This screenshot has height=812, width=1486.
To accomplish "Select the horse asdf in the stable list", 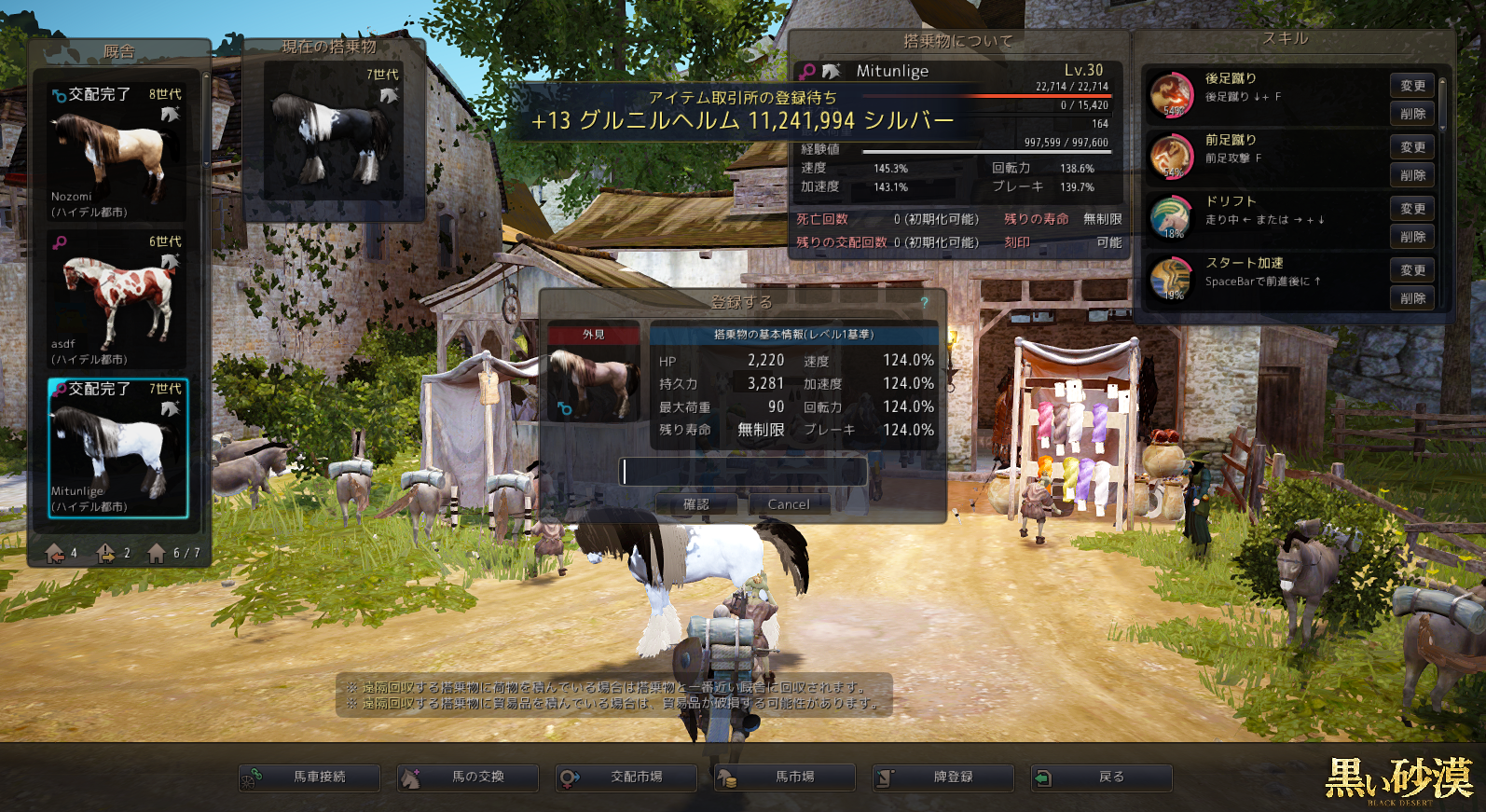I will [117, 299].
